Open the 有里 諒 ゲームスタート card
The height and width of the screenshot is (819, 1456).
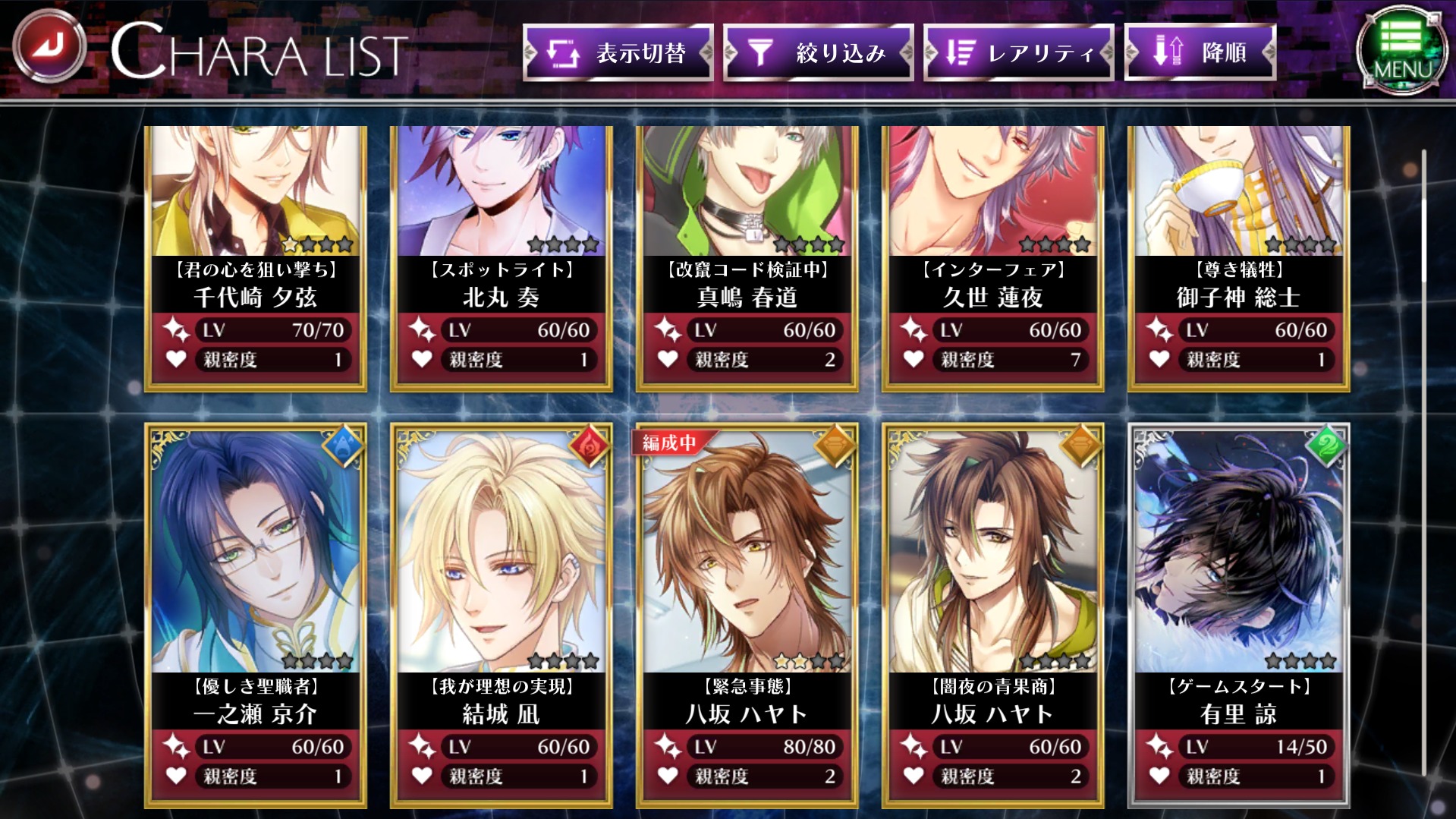click(x=1239, y=615)
